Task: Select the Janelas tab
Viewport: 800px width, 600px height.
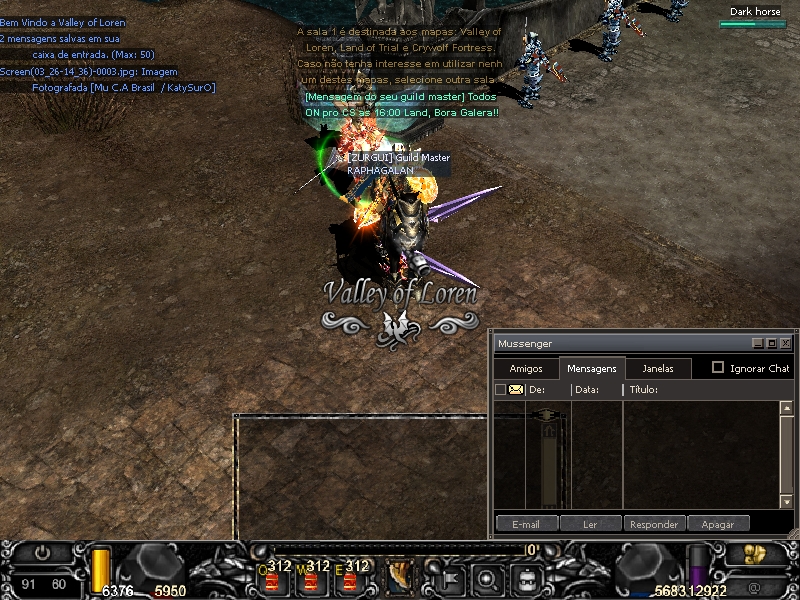Action: pos(658,369)
